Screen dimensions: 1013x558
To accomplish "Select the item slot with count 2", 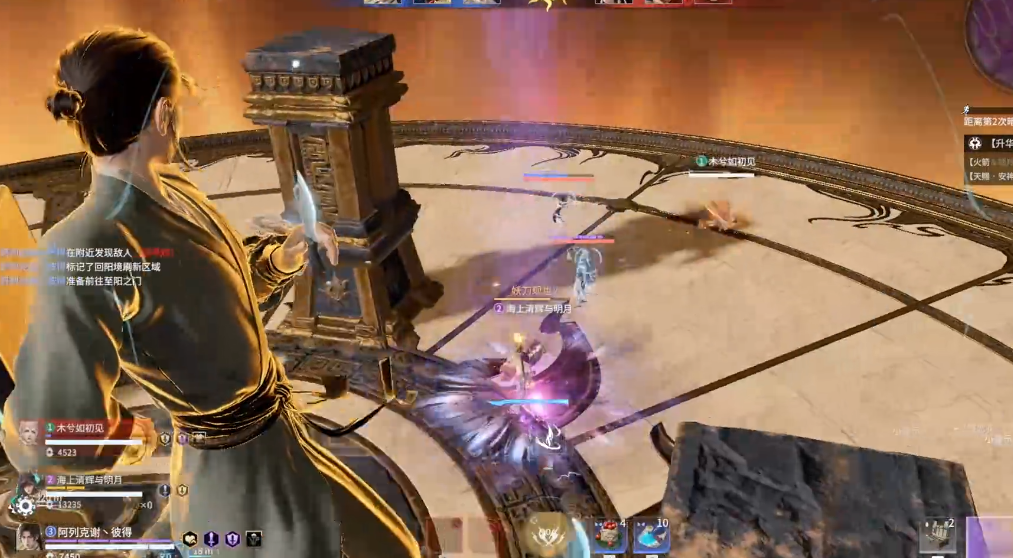I will [938, 536].
